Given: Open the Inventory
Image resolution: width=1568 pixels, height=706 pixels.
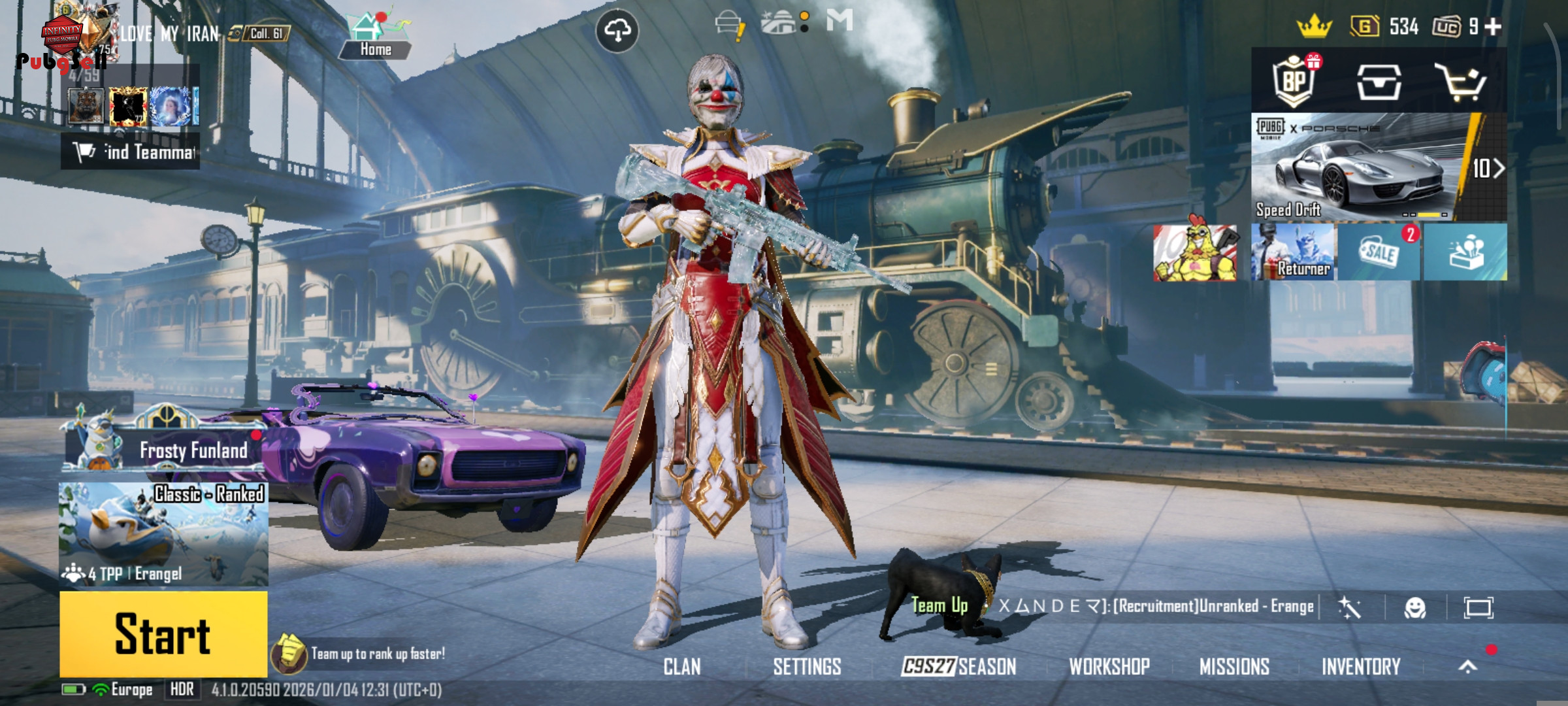Looking at the screenshot, I should 1361,667.
